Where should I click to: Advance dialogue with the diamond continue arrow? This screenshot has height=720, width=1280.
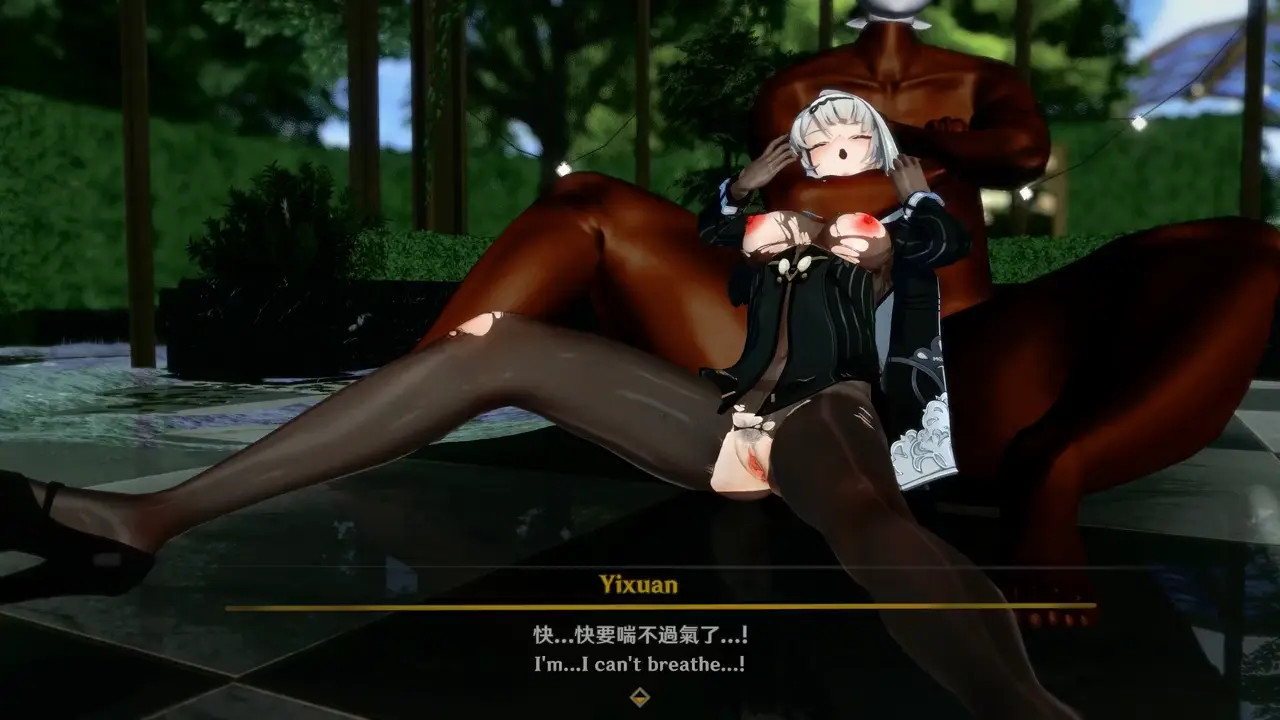[x=639, y=697]
